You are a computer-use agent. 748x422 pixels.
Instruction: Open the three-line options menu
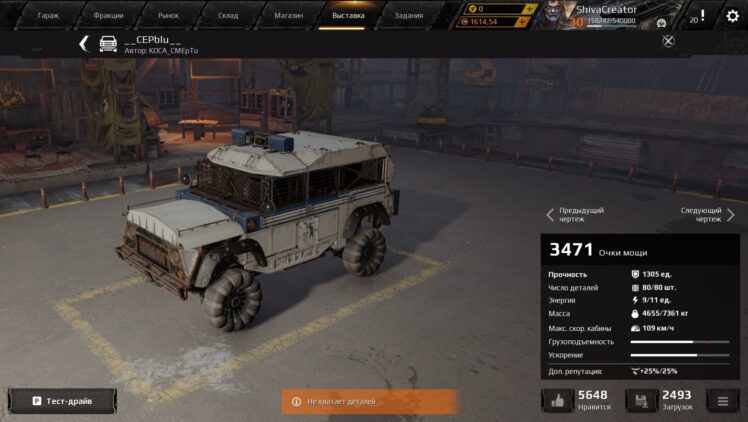point(722,401)
